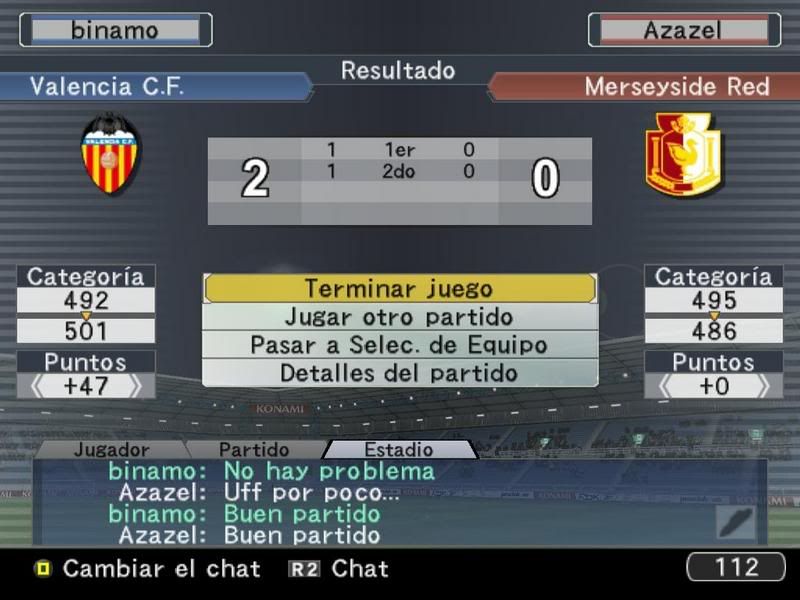Select the Azazel player name tag
The width and height of the screenshot is (800, 600).
[x=684, y=30]
